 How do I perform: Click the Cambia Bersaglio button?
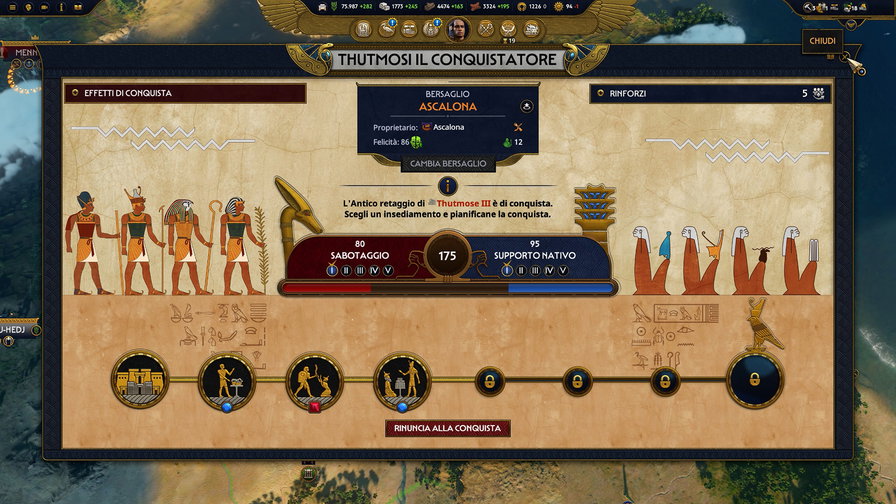tap(448, 163)
